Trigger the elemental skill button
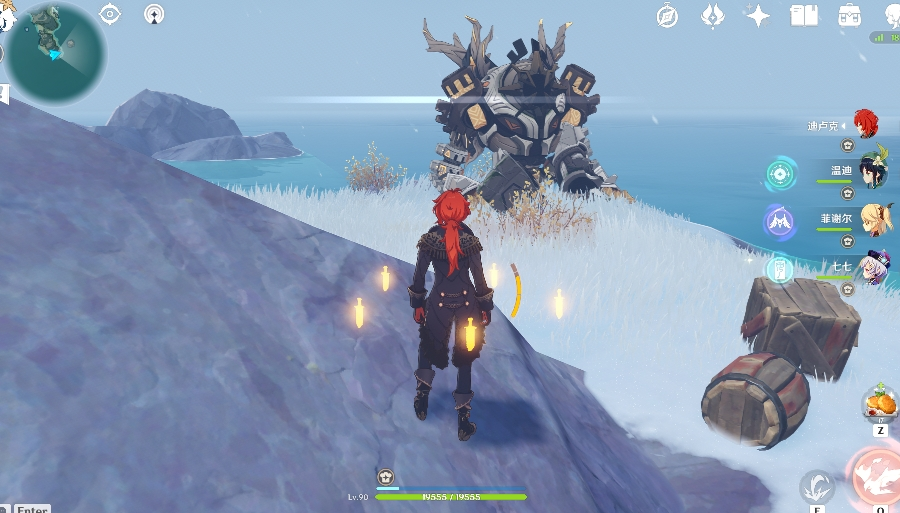This screenshot has width=900, height=513. click(817, 487)
